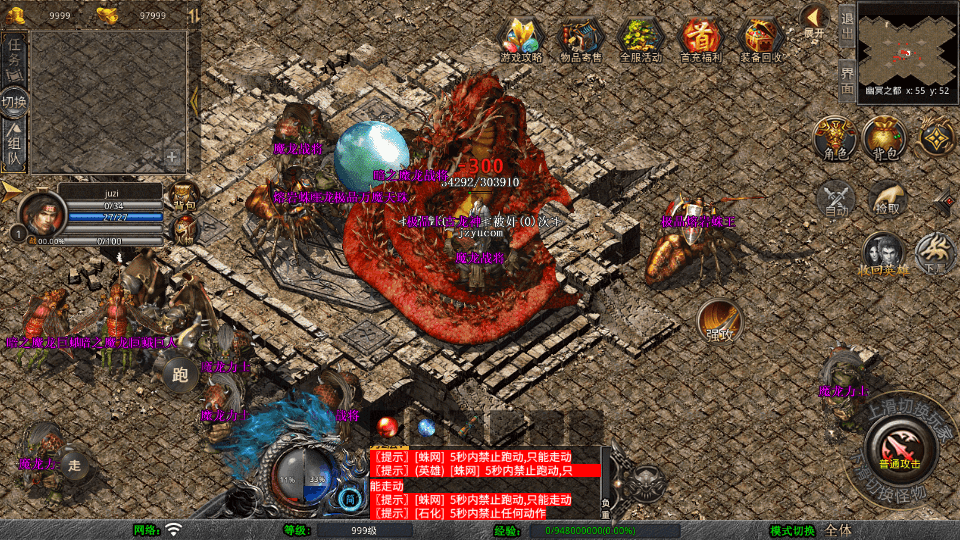This screenshot has height=540, width=960.
Task: Open the 首充福利 first-recharge bonus
Action: coord(701,38)
